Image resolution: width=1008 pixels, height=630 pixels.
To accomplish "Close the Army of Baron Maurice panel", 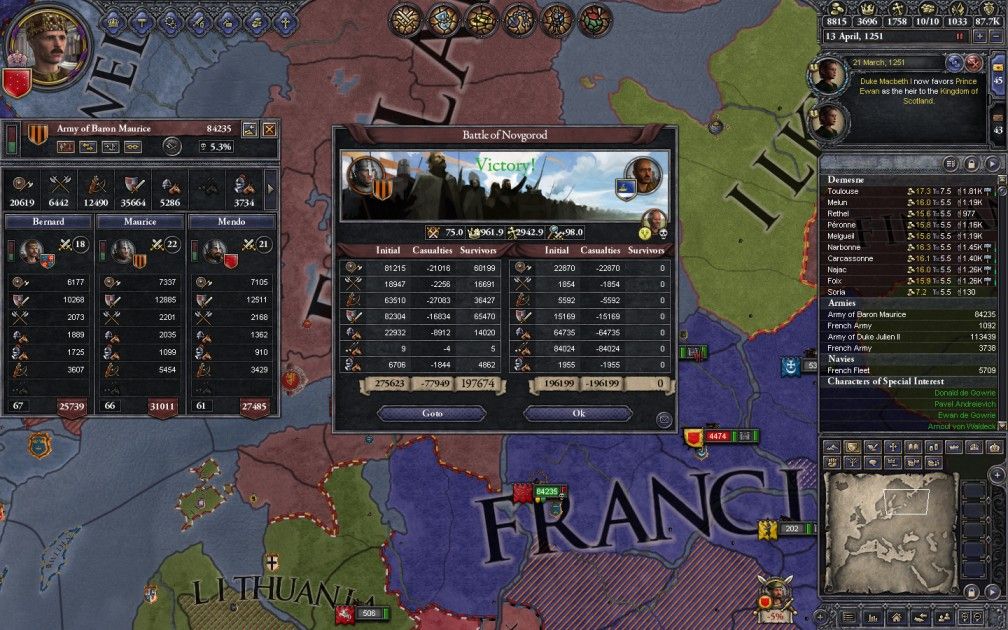I will (268, 129).
